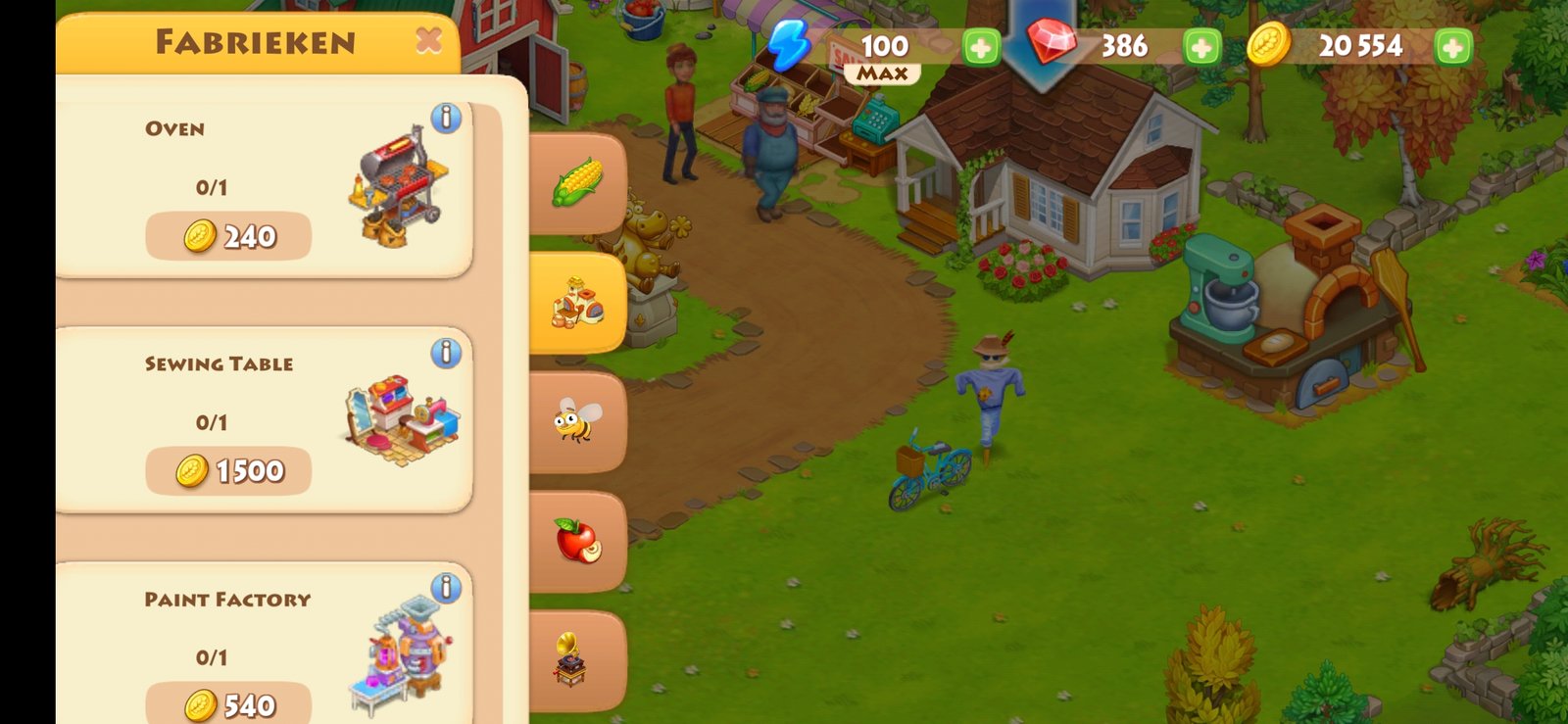
Task: Close the Fabrieken shop panel
Action: coord(428,41)
